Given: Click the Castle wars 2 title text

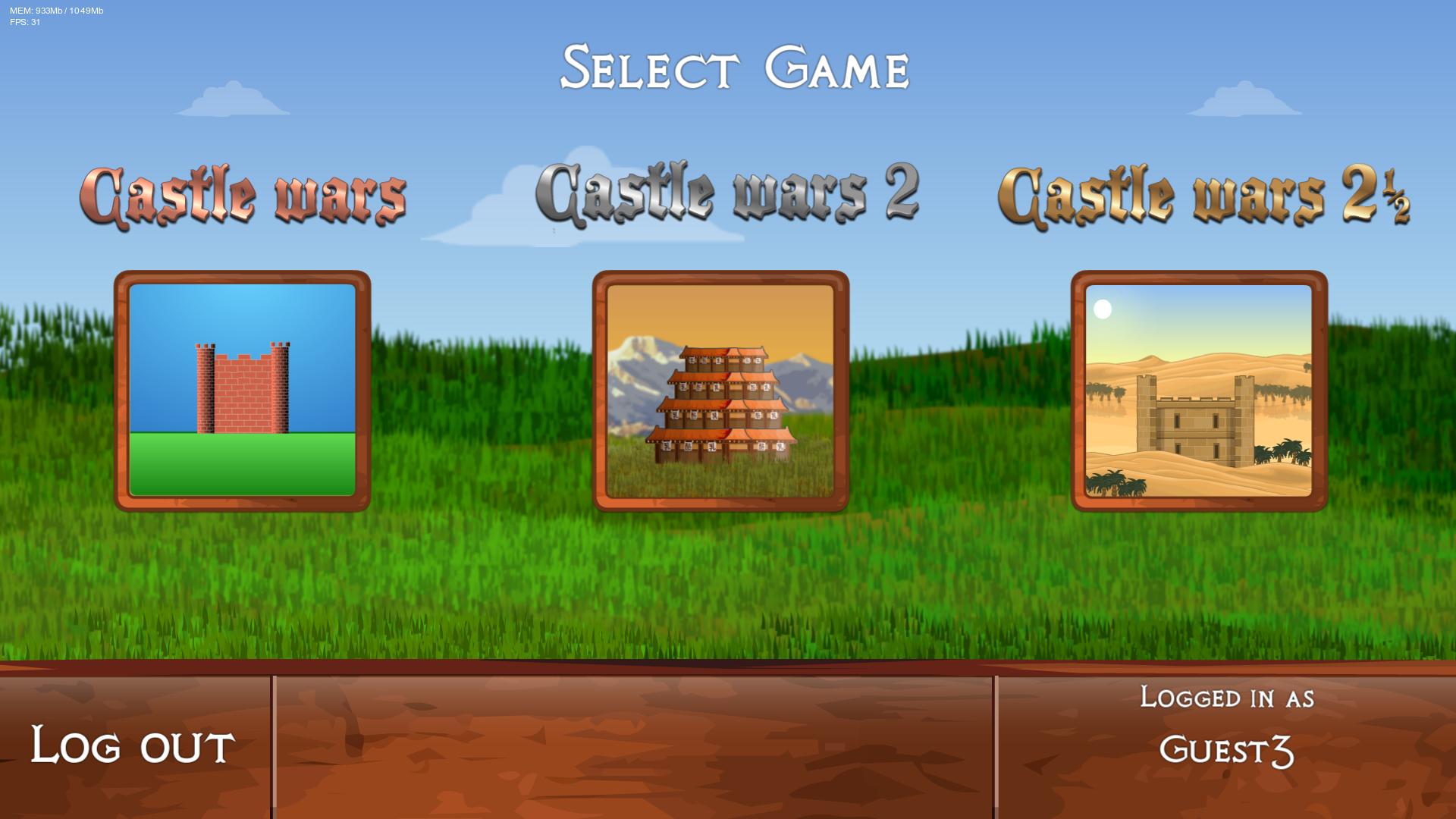Looking at the screenshot, I should pyautogui.click(x=728, y=193).
